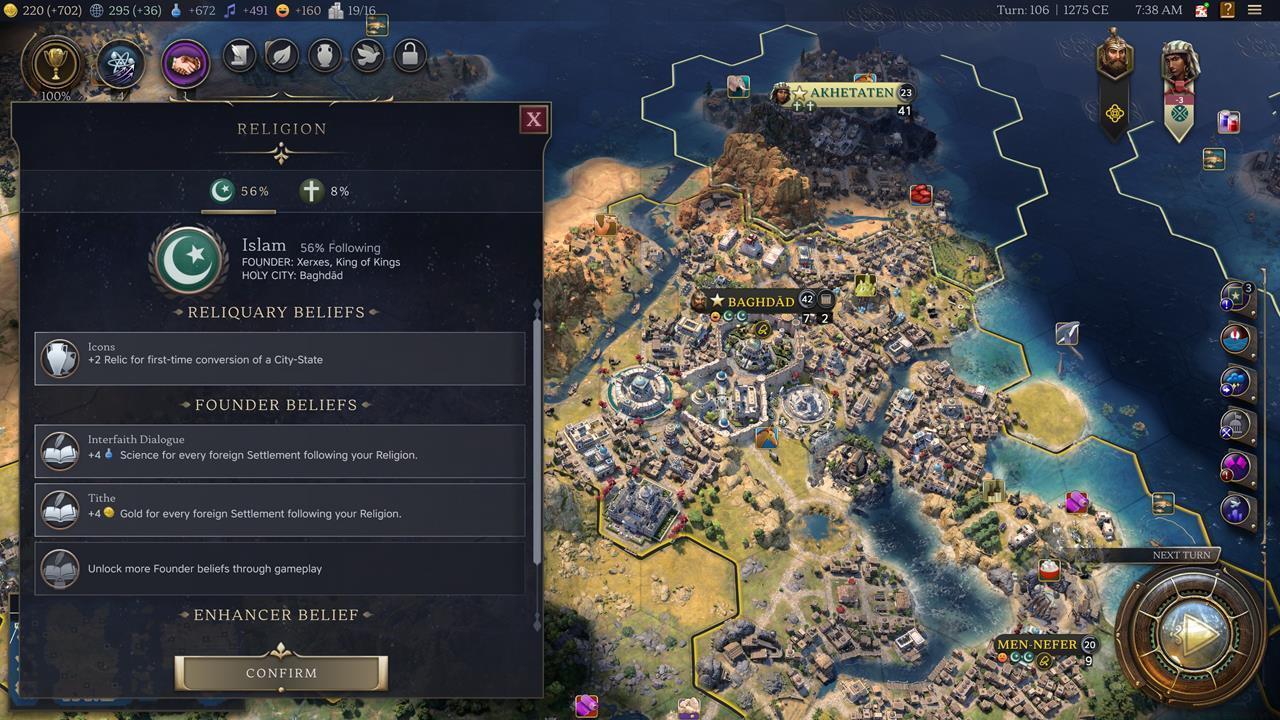
Task: Choose the Tithe founder belief
Action: click(280, 510)
